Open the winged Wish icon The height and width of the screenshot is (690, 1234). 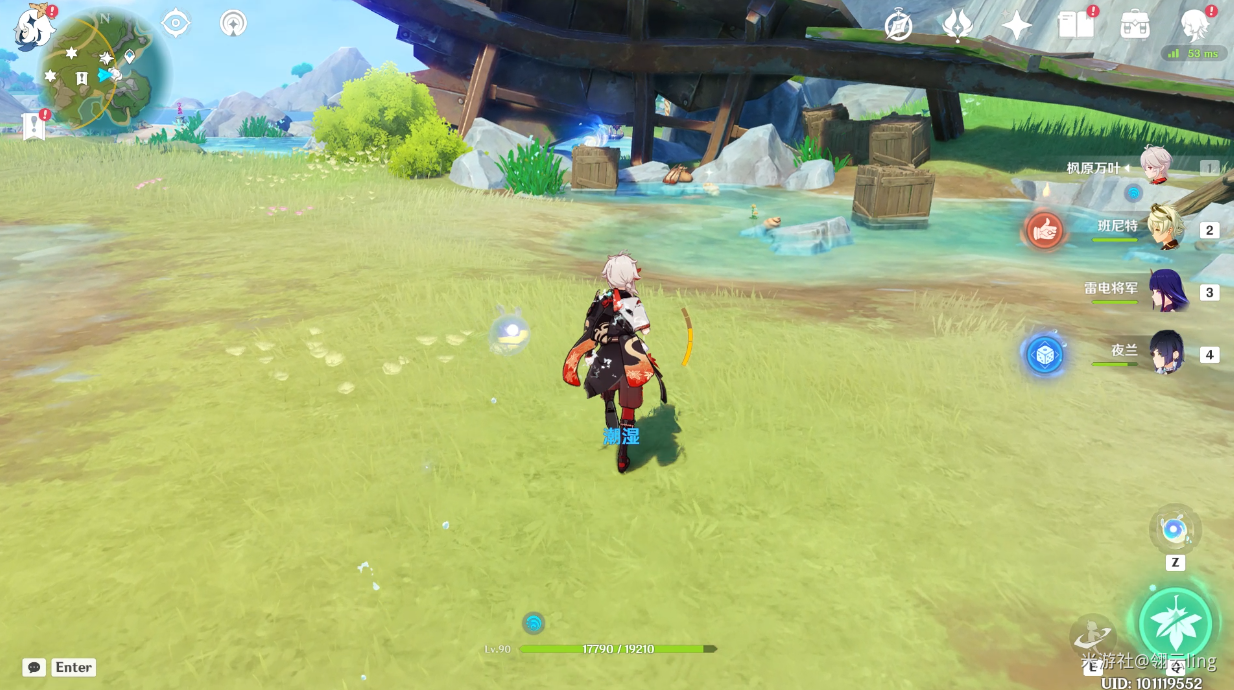pos(957,26)
